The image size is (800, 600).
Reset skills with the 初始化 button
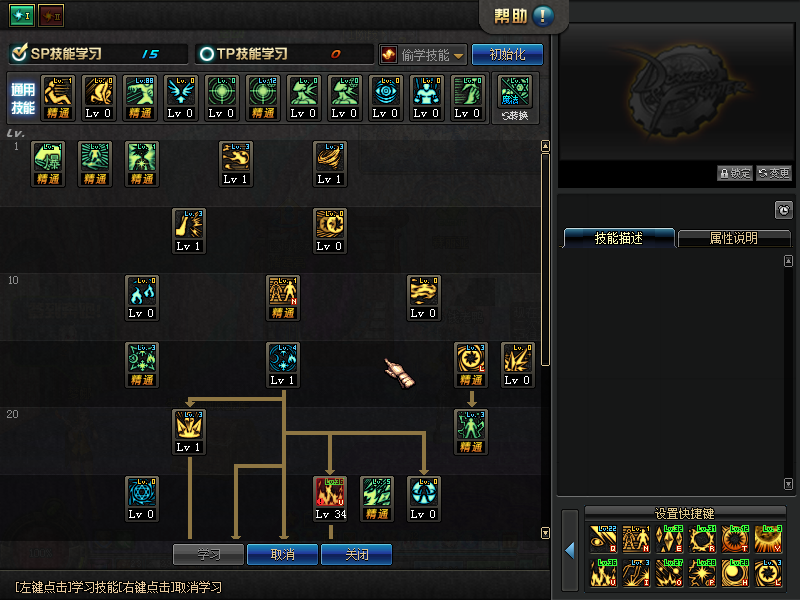507,54
